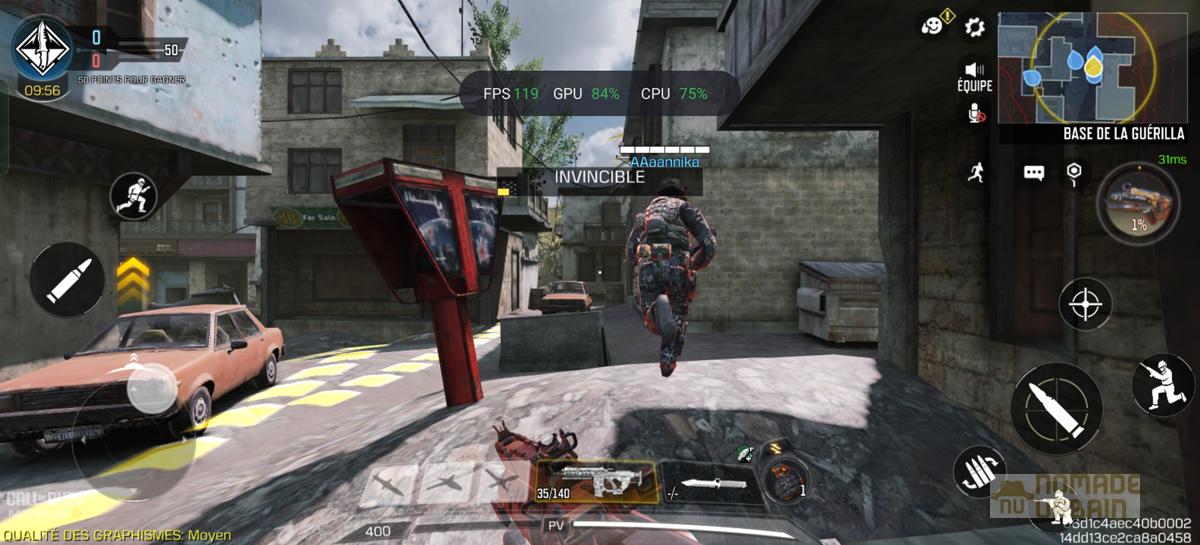Toggle the muted microphone icon
This screenshot has width=1200, height=545.
[975, 115]
